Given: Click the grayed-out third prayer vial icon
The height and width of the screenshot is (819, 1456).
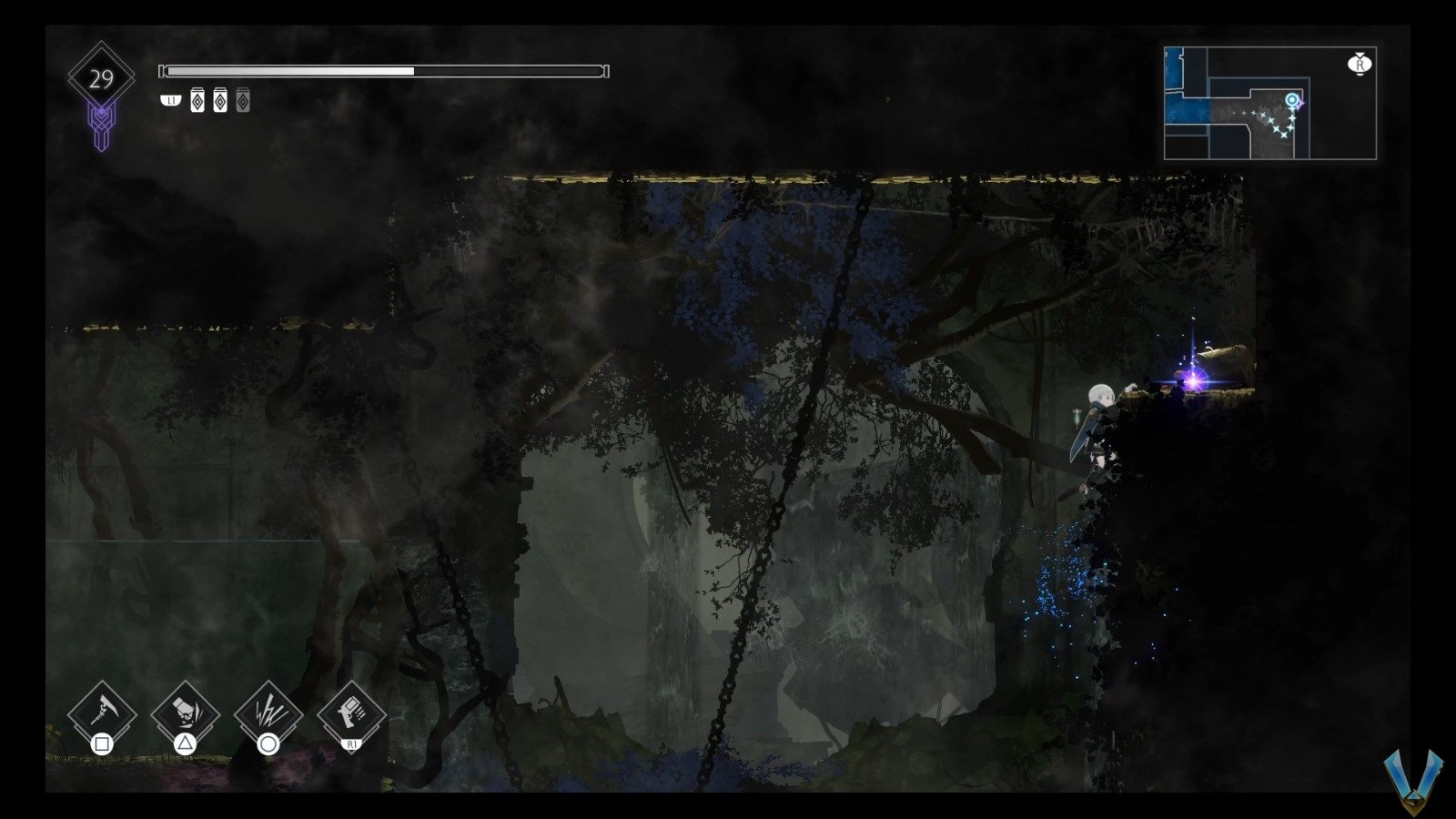Looking at the screenshot, I should [242, 100].
